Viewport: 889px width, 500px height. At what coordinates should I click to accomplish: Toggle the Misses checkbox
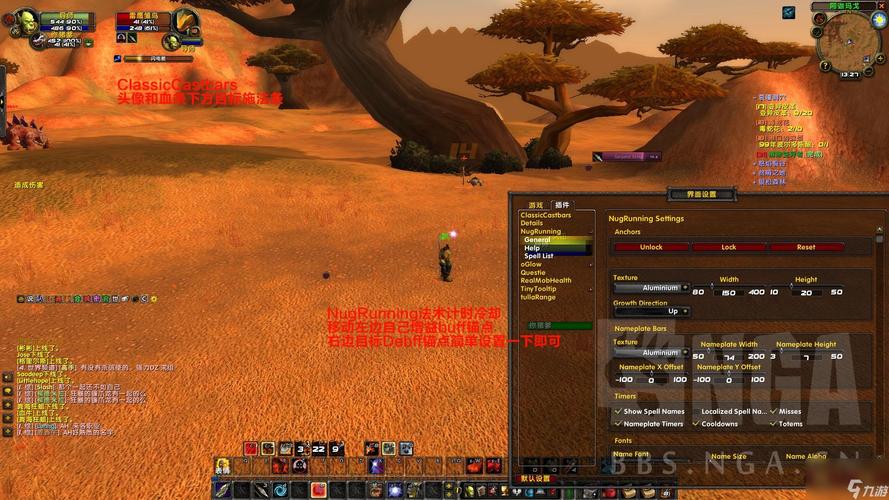(x=772, y=411)
